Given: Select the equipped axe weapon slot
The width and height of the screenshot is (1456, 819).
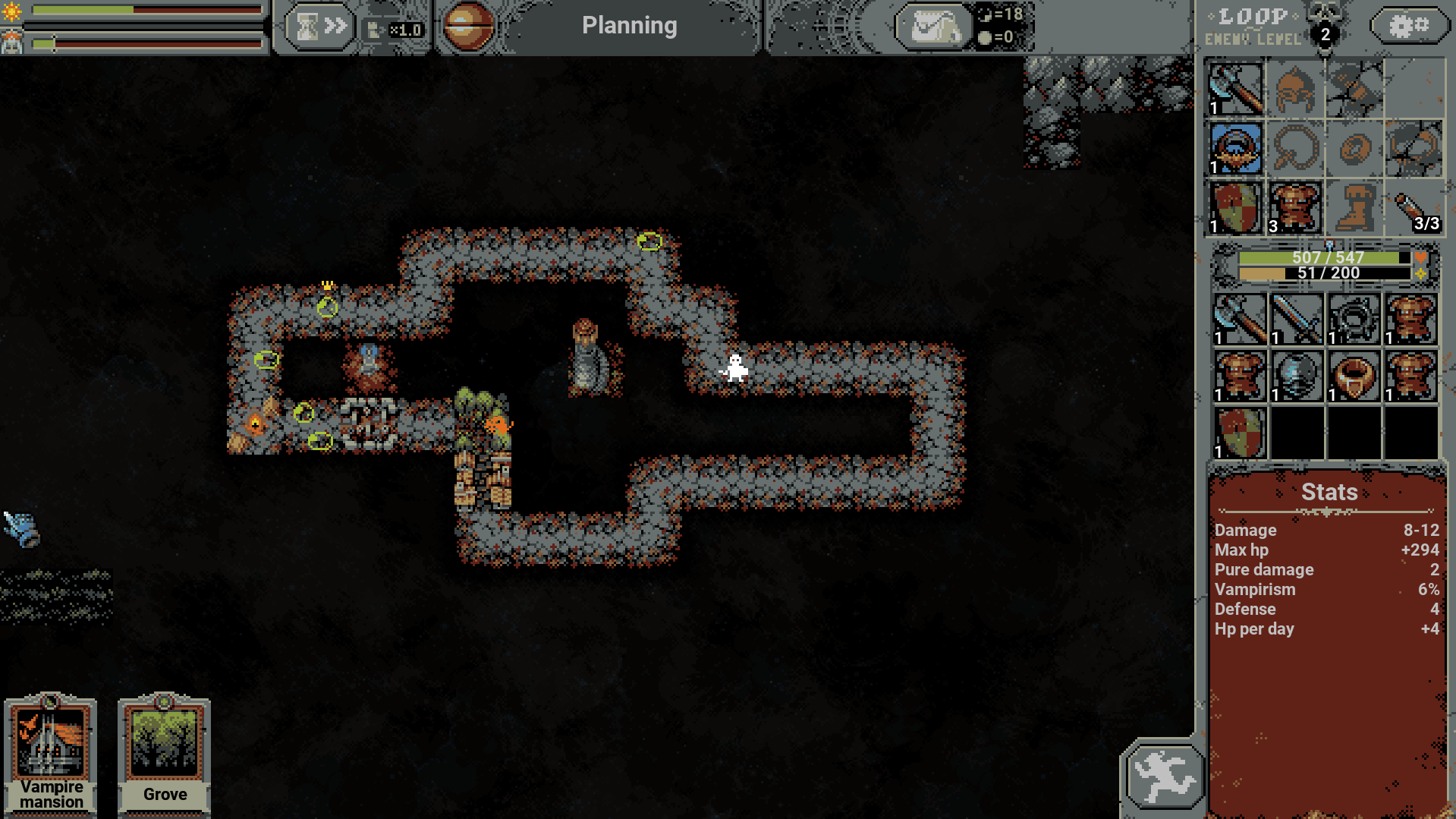Looking at the screenshot, I should (x=1235, y=90).
